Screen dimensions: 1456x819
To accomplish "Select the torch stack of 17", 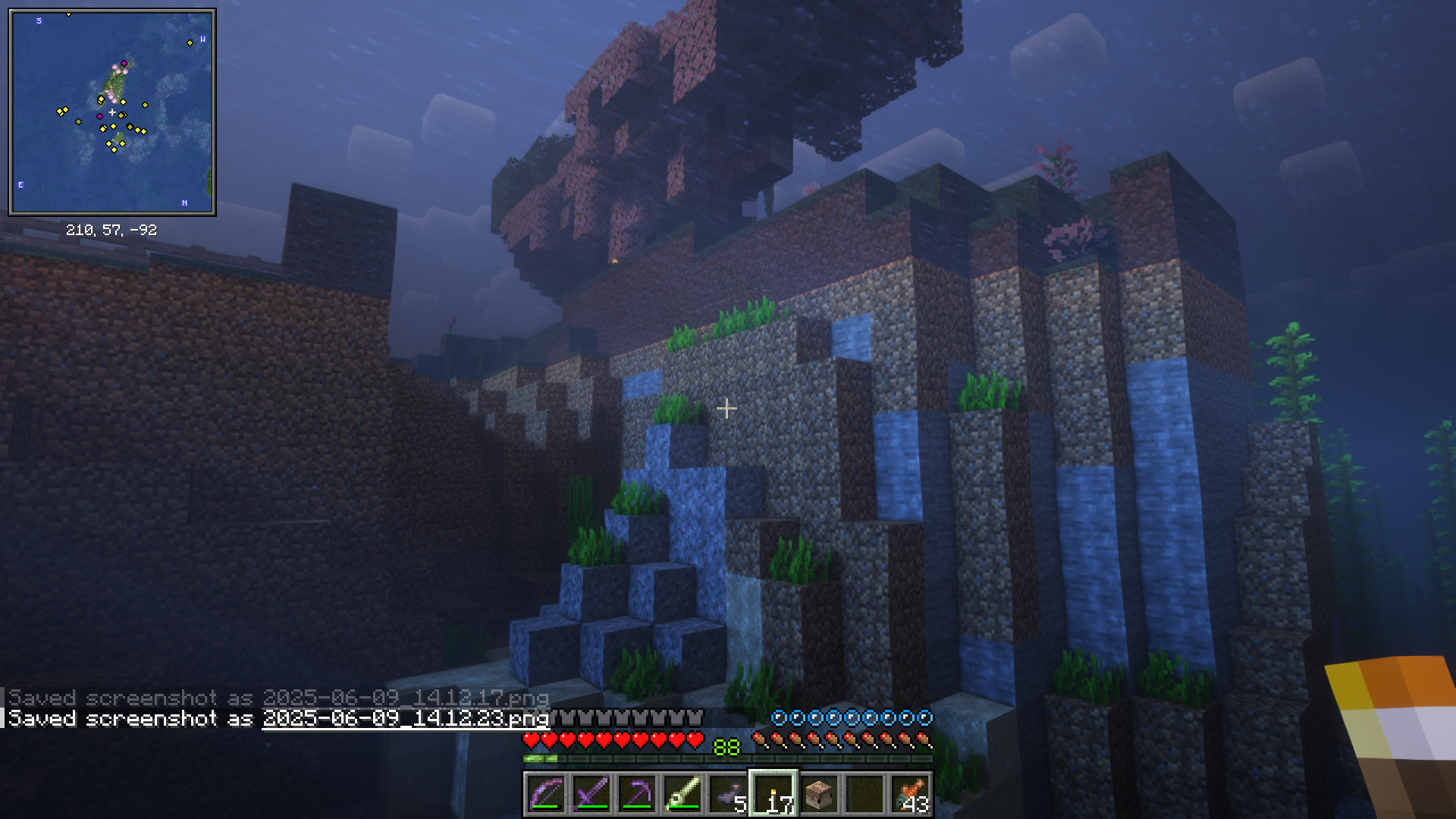I will tap(773, 794).
